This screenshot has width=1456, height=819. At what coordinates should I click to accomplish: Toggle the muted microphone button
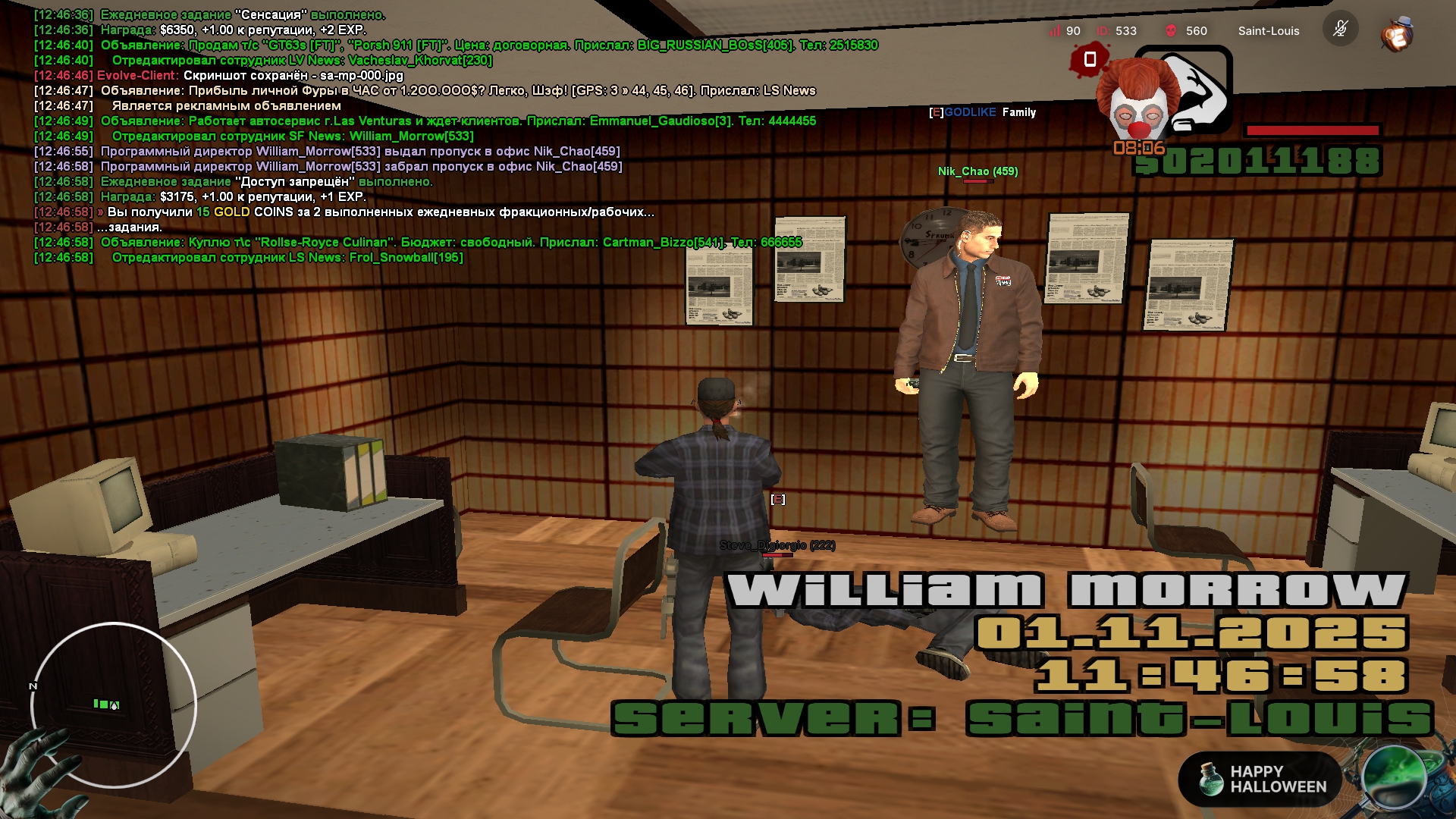point(1340,30)
